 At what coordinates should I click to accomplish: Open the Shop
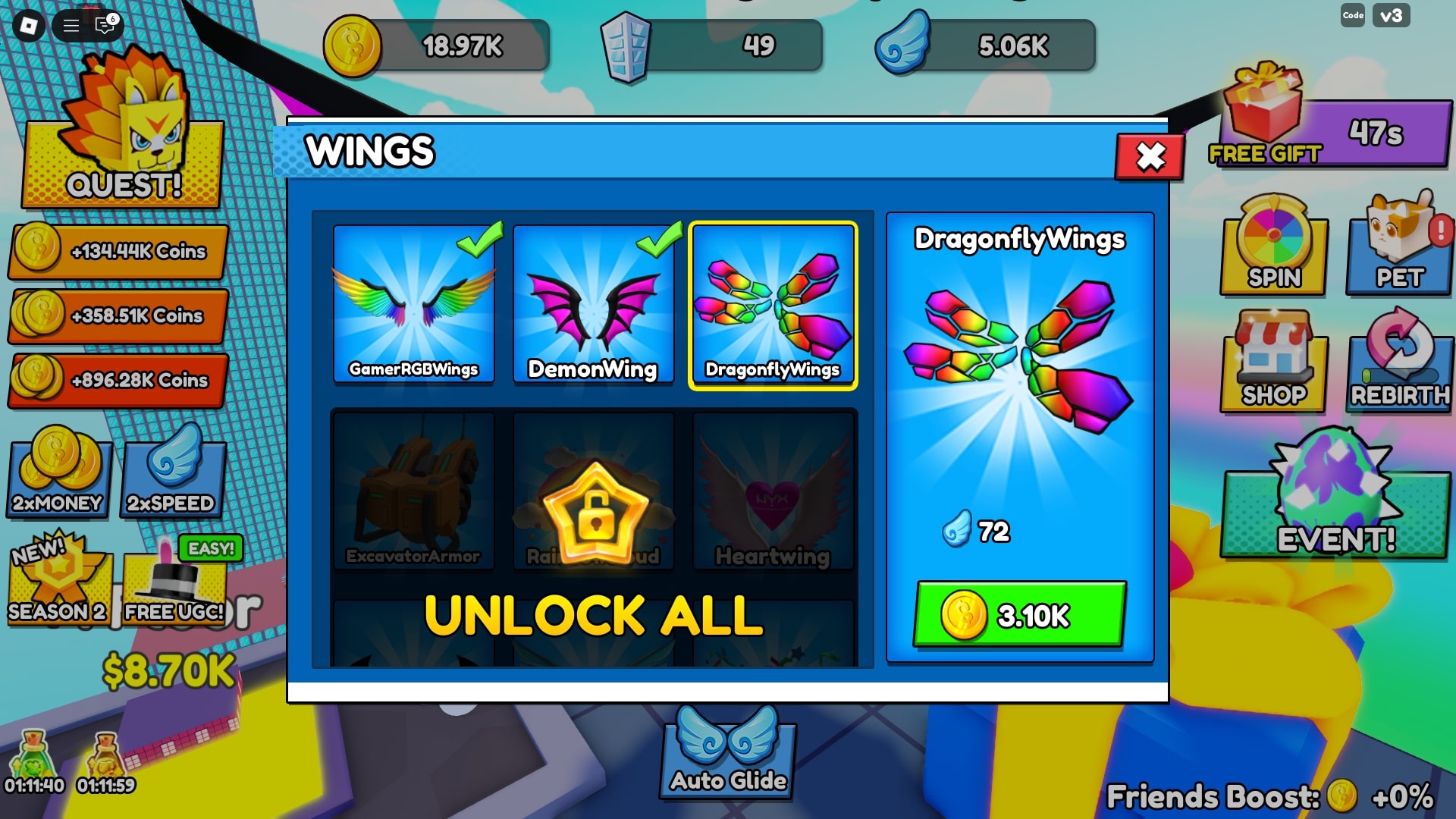(x=1274, y=364)
